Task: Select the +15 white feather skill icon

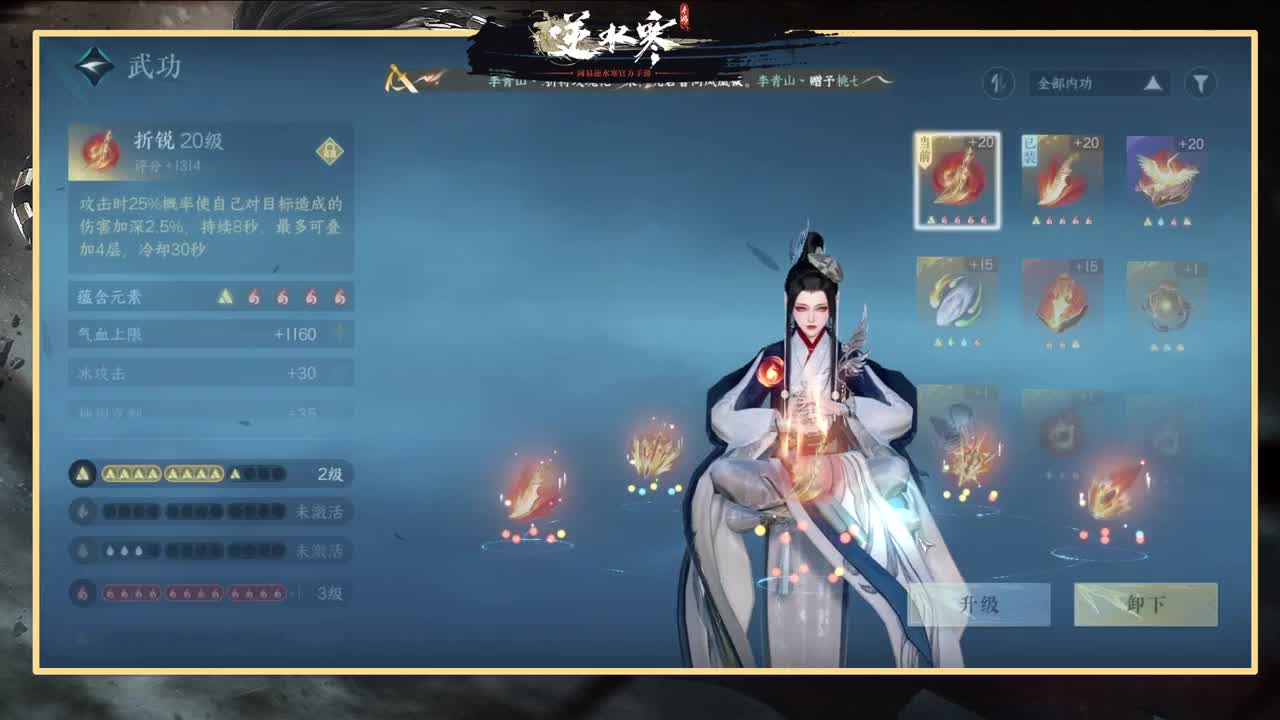Action: (x=956, y=298)
